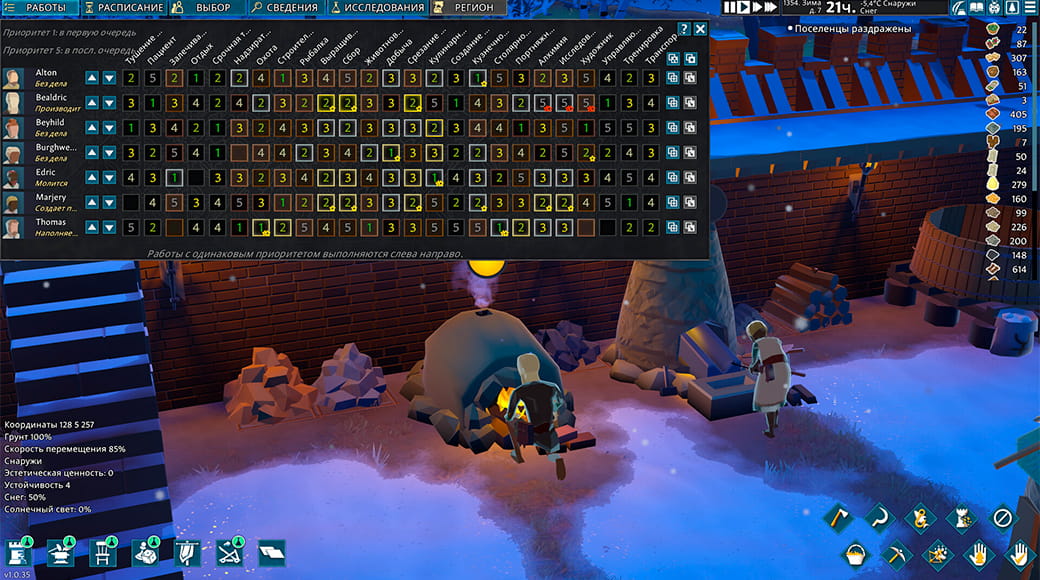Set the fastest game speed
Screen dimensions: 1040x580
[x=769, y=8]
